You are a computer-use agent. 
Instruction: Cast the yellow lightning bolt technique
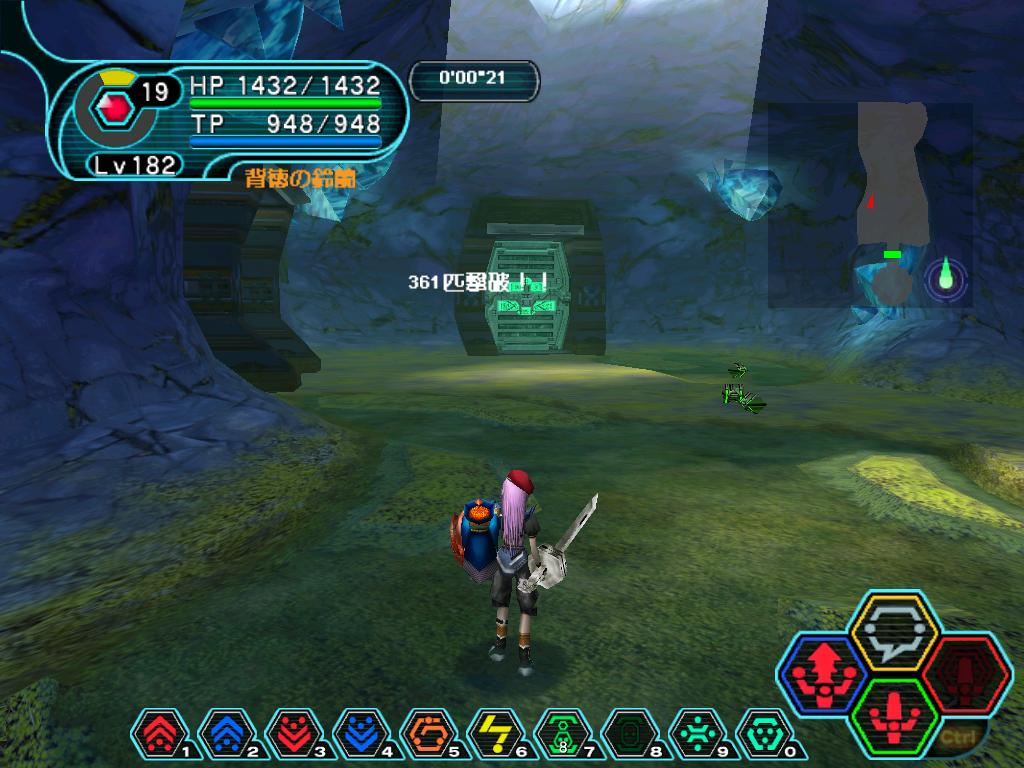pyautogui.click(x=494, y=736)
